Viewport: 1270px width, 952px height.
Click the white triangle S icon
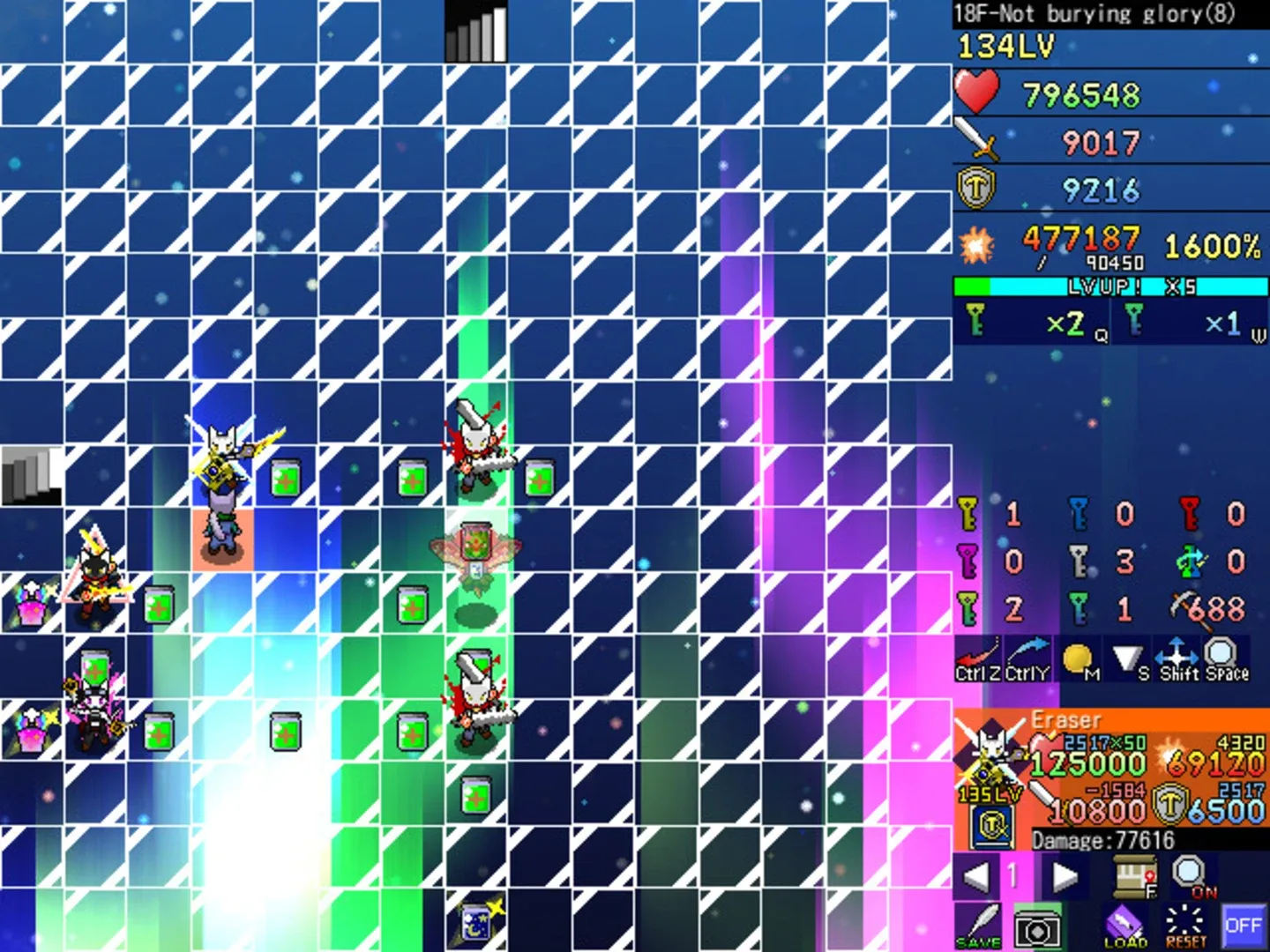click(x=1129, y=657)
